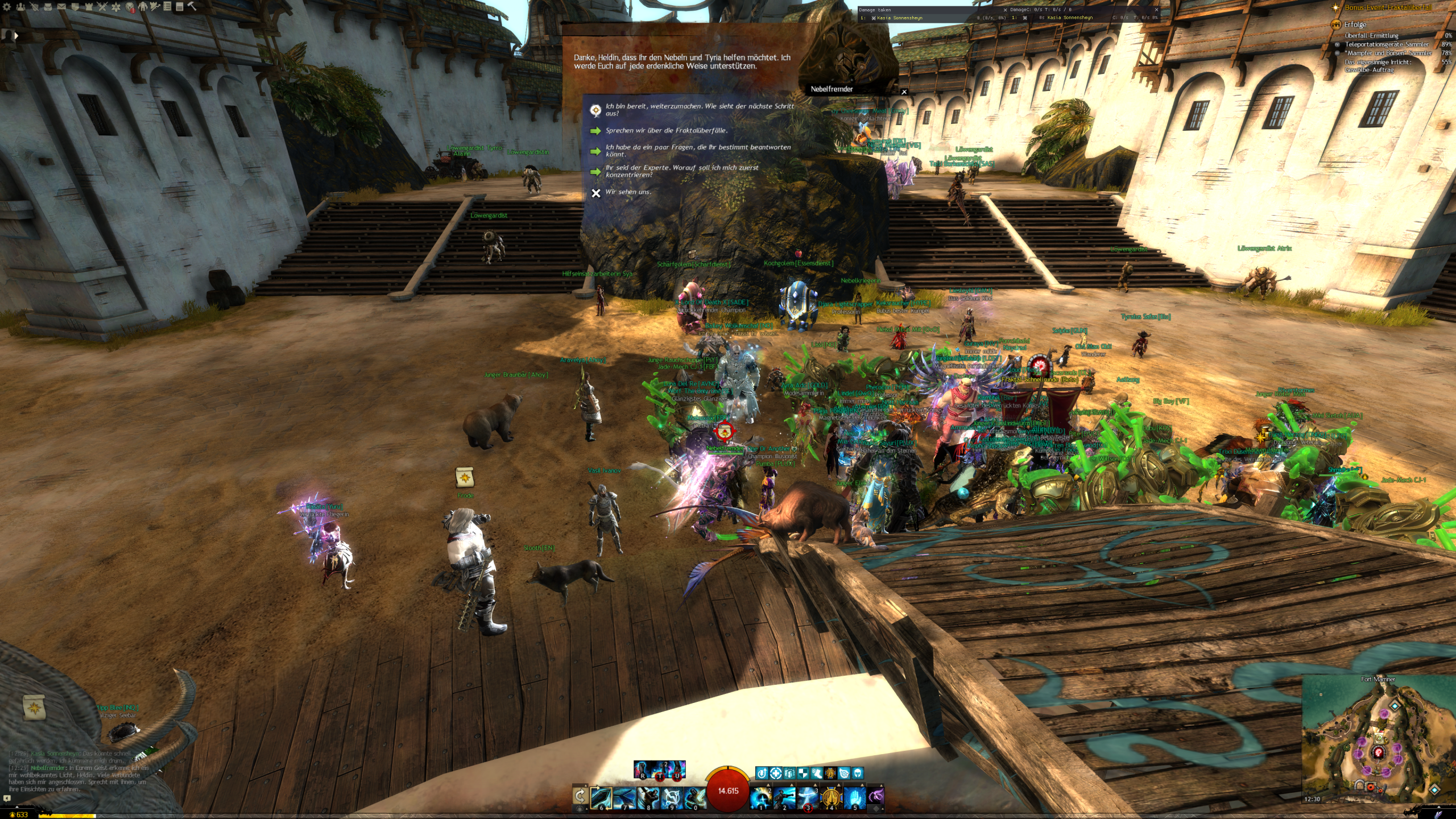This screenshot has width=1456, height=819.
Task: Use the utility skill in slot 8
Action: click(x=648, y=797)
